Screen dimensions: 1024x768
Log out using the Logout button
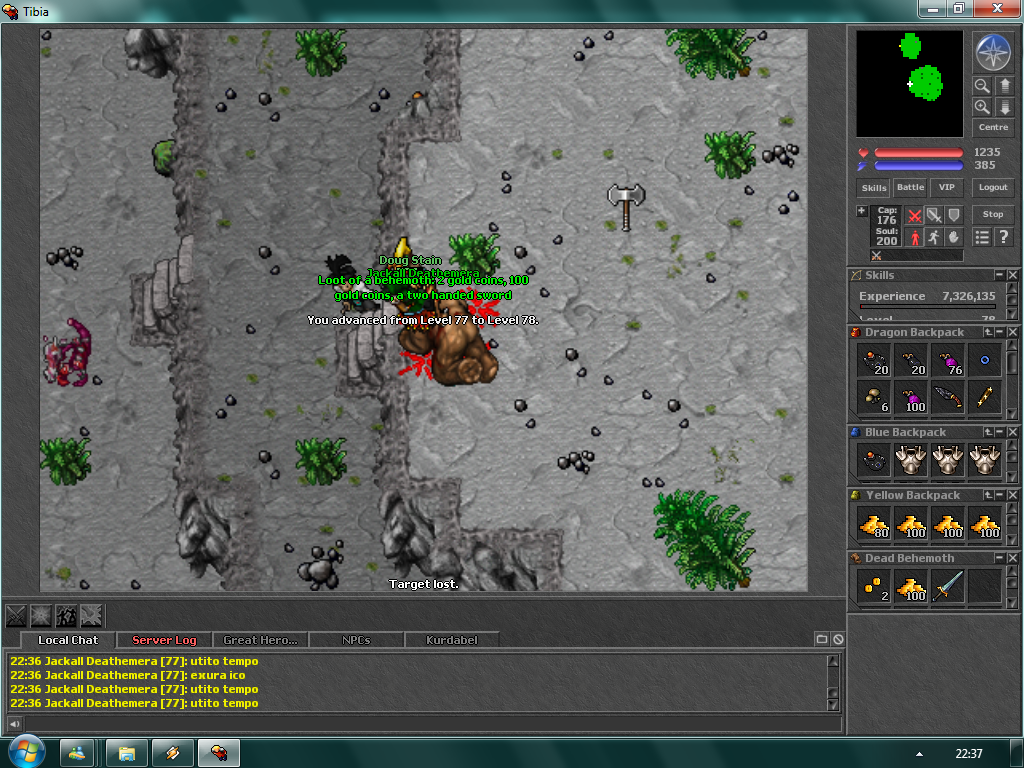pos(993,187)
